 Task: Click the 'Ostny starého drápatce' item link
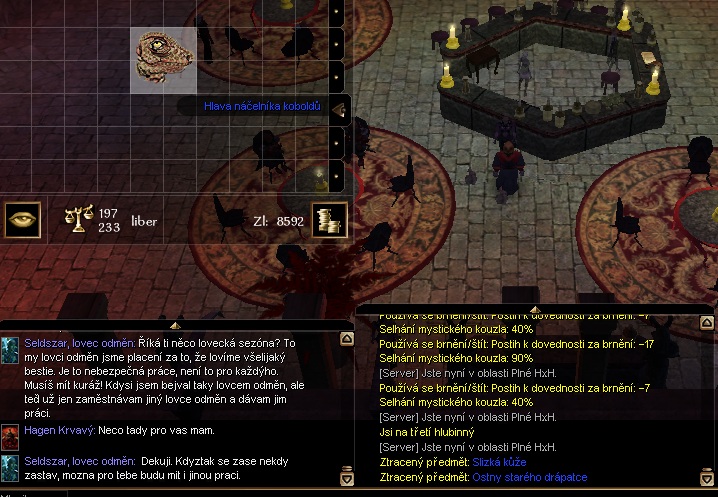click(x=530, y=477)
